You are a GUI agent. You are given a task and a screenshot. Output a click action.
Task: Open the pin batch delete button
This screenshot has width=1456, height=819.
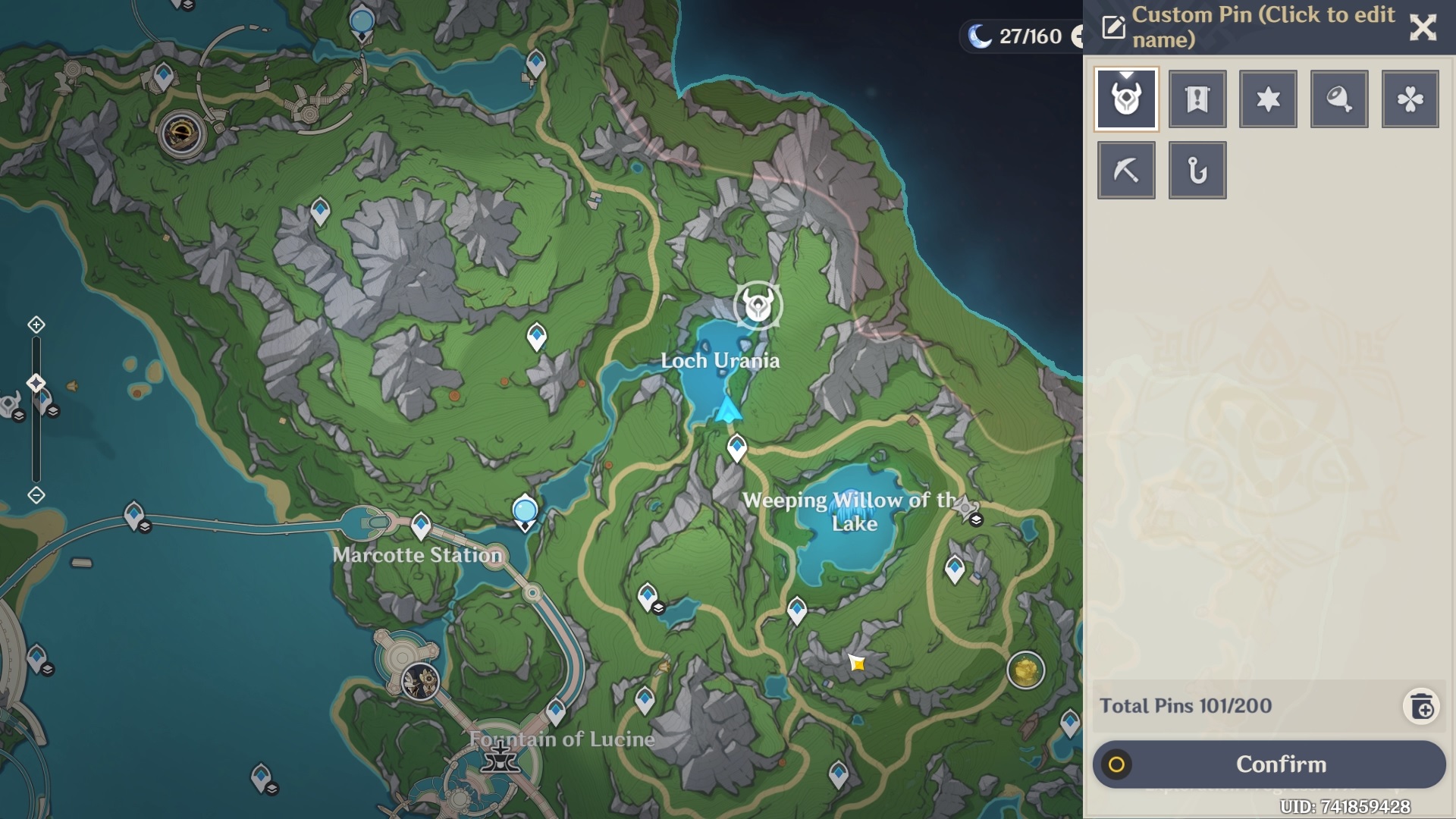(1422, 707)
